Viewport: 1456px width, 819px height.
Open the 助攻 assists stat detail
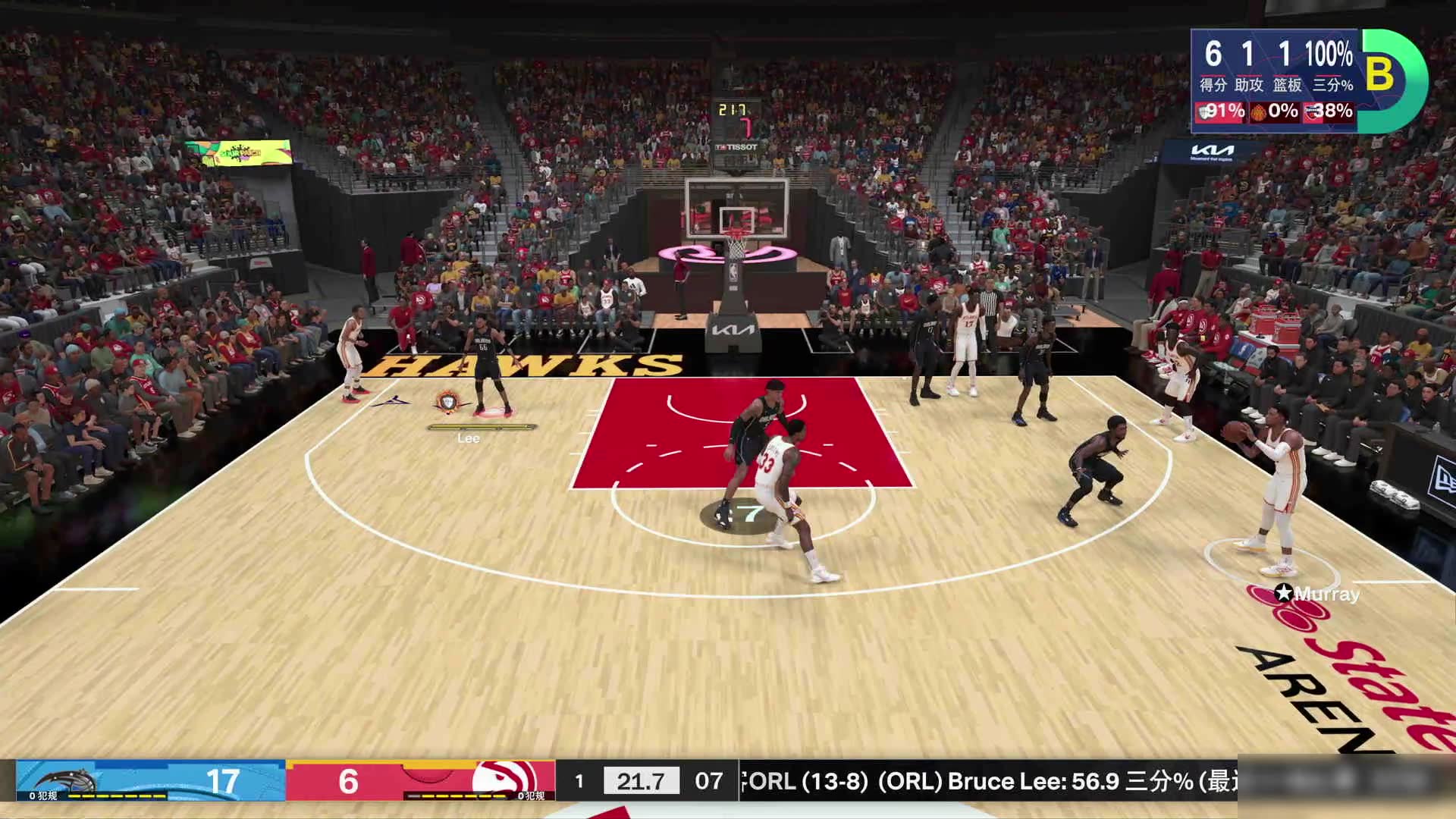tap(1249, 86)
